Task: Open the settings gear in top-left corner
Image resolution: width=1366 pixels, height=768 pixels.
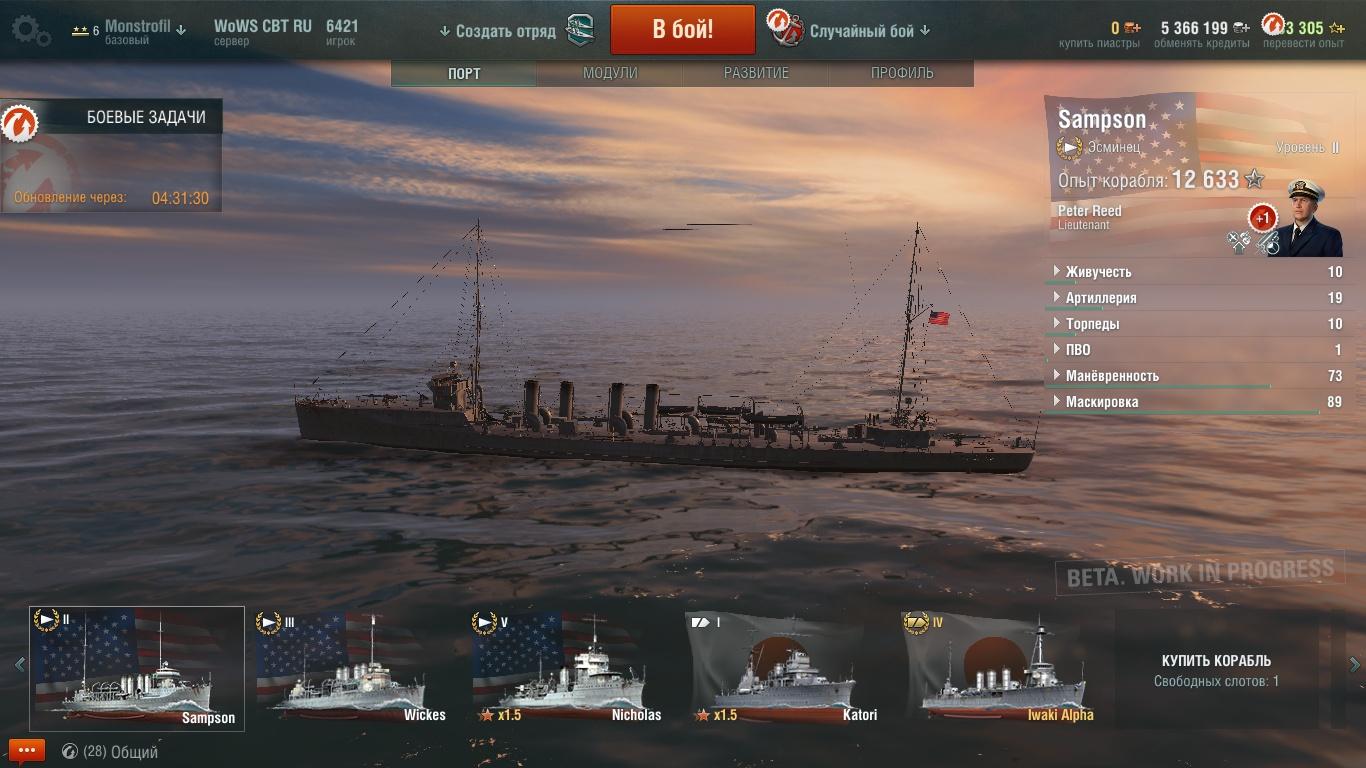Action: point(30,30)
